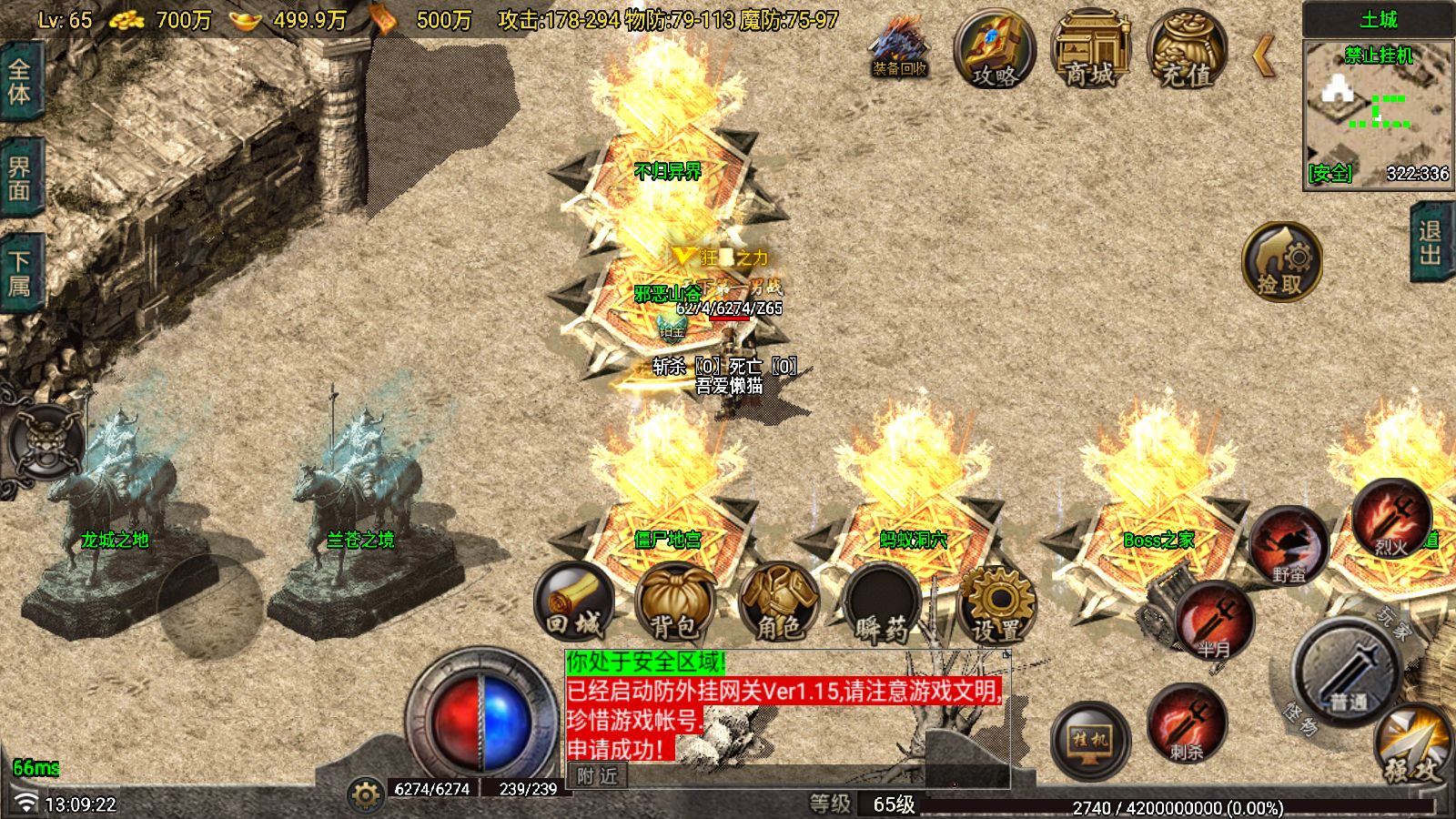Switch chat to the 附近 channel
The height and width of the screenshot is (819, 1456).
click(597, 775)
